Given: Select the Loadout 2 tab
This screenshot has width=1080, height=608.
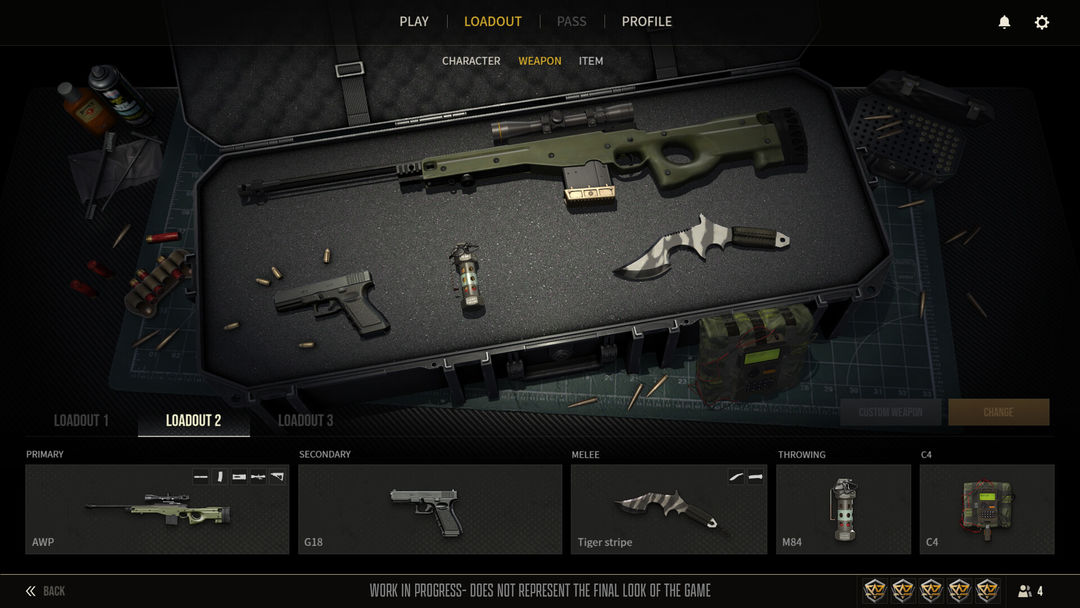Looking at the screenshot, I should [194, 421].
